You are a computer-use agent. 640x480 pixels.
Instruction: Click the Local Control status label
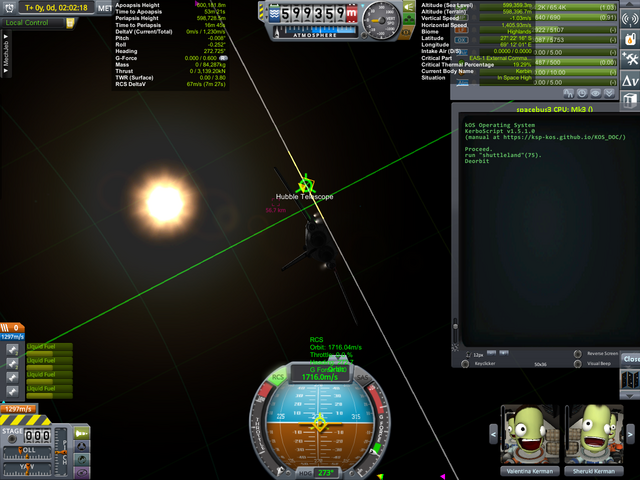[x=28, y=22]
